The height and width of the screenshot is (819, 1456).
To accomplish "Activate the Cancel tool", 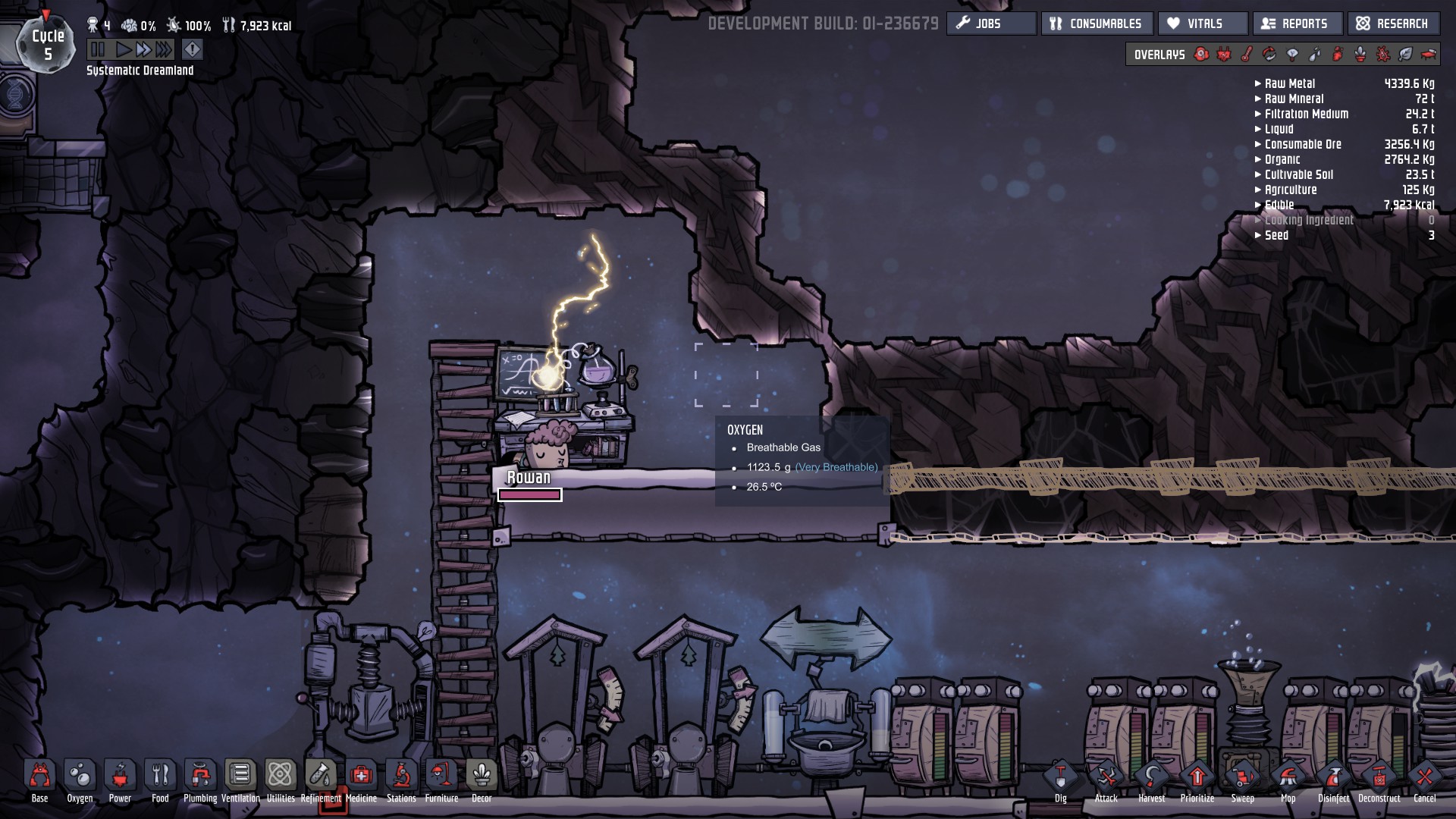I will [1424, 778].
